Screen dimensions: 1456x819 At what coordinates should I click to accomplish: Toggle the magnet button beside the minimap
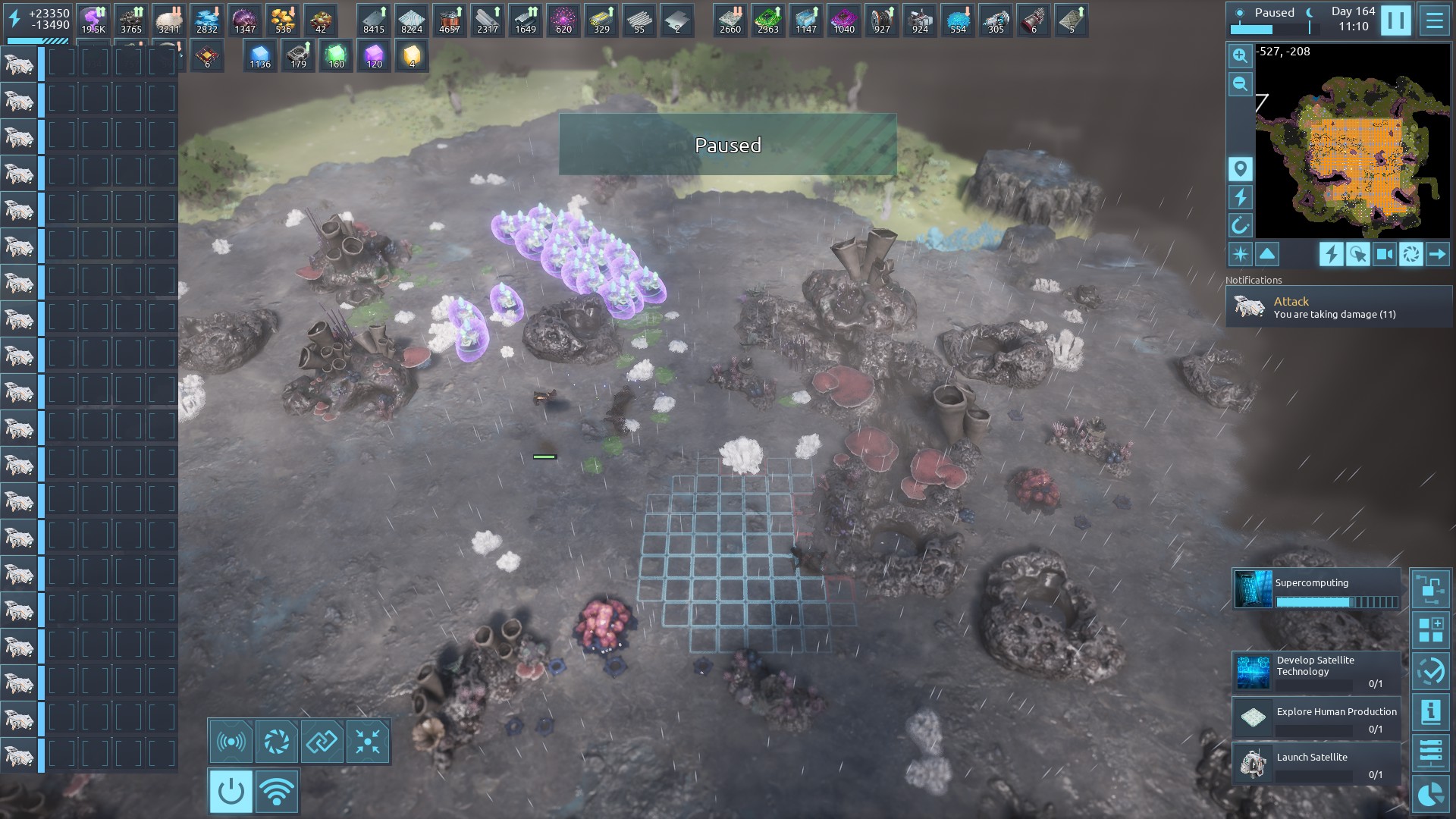pyautogui.click(x=1240, y=225)
